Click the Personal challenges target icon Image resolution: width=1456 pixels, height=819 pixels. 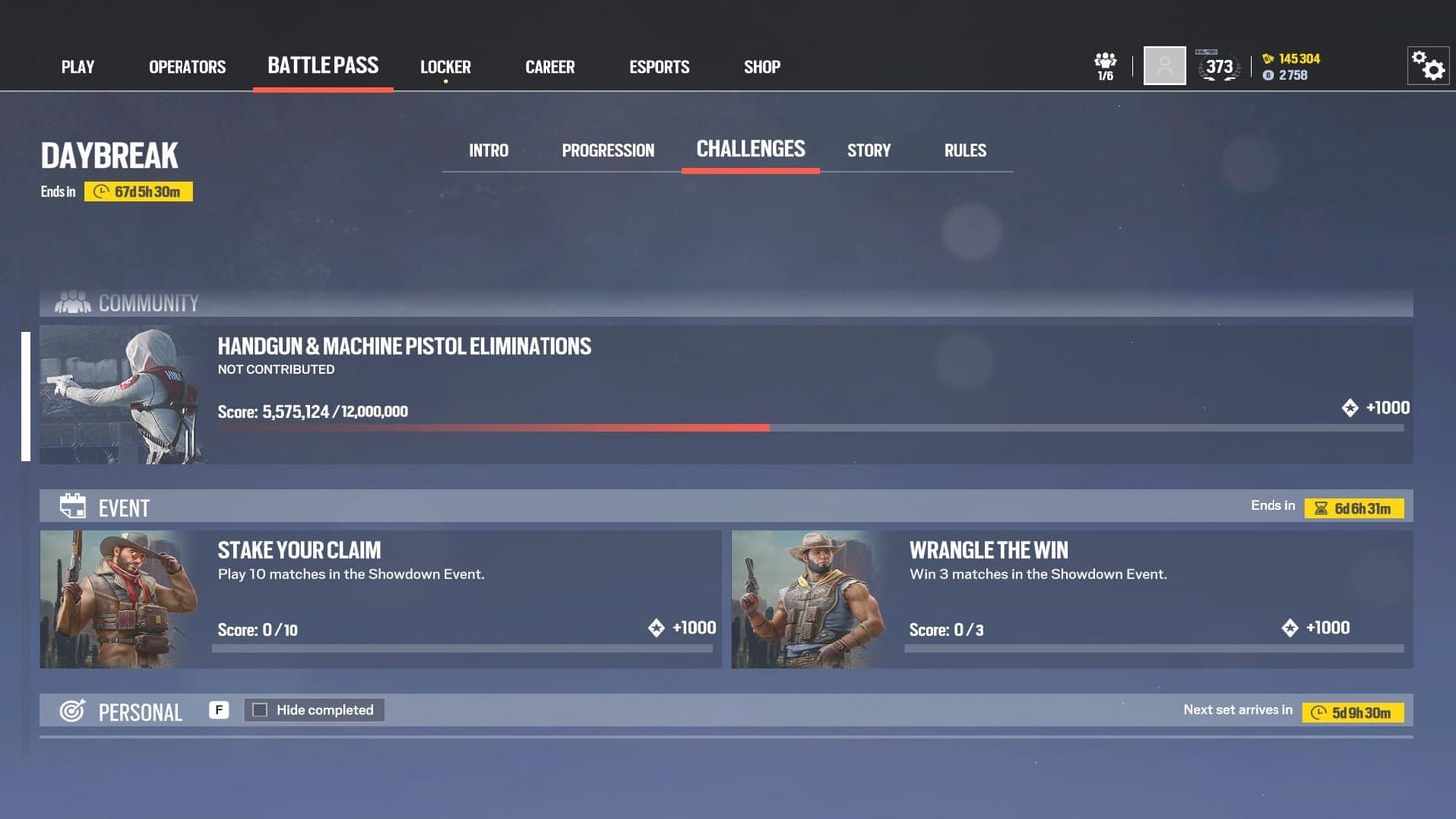[72, 710]
